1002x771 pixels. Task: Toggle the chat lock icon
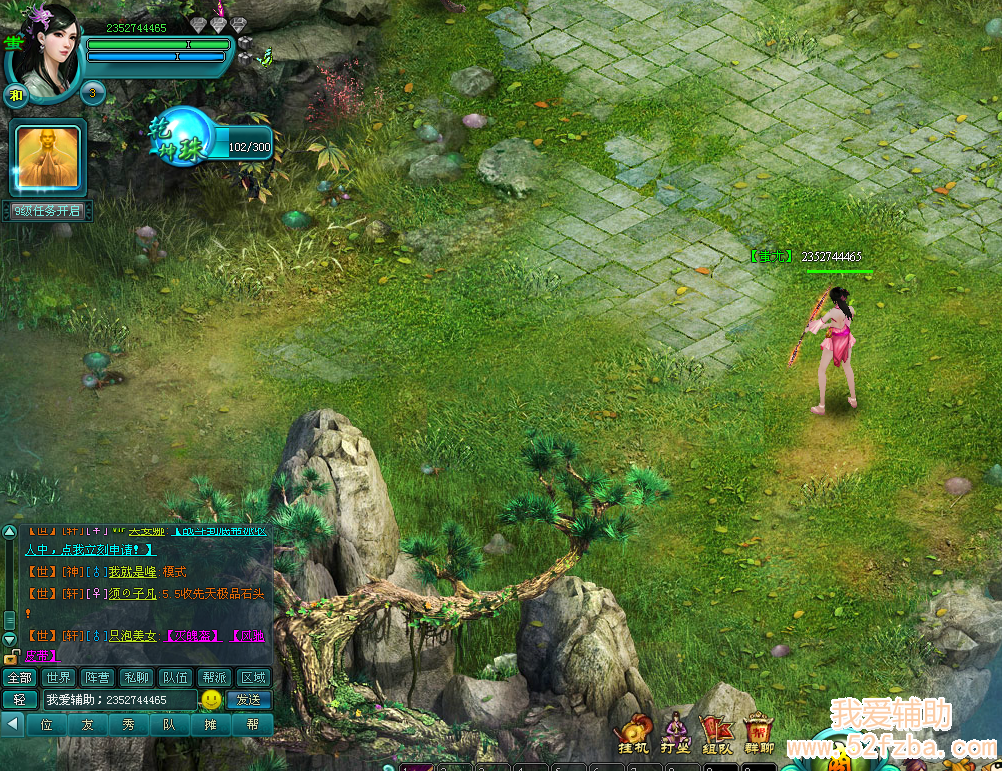point(10,657)
